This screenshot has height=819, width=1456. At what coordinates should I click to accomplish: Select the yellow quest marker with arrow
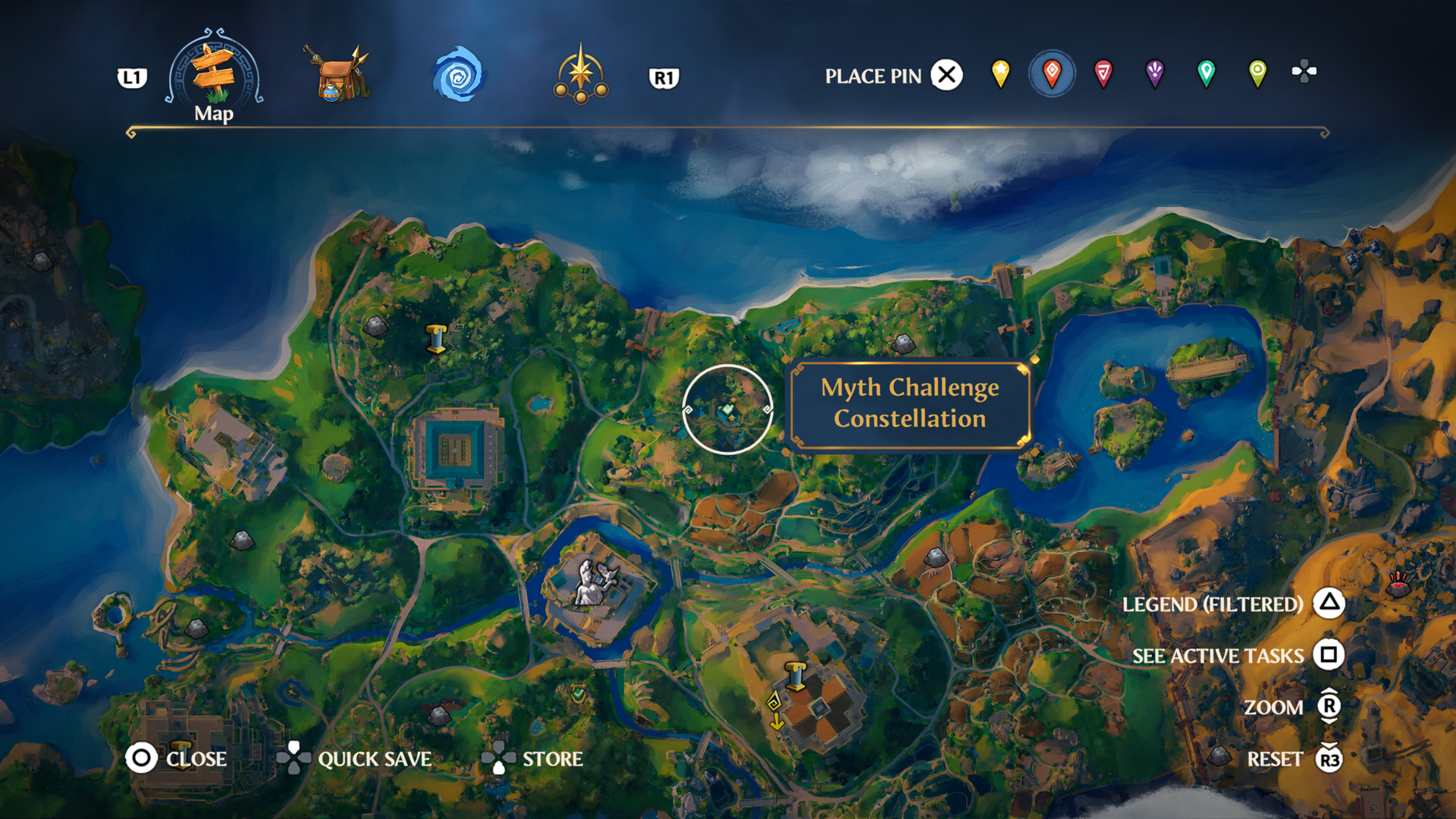click(x=775, y=710)
